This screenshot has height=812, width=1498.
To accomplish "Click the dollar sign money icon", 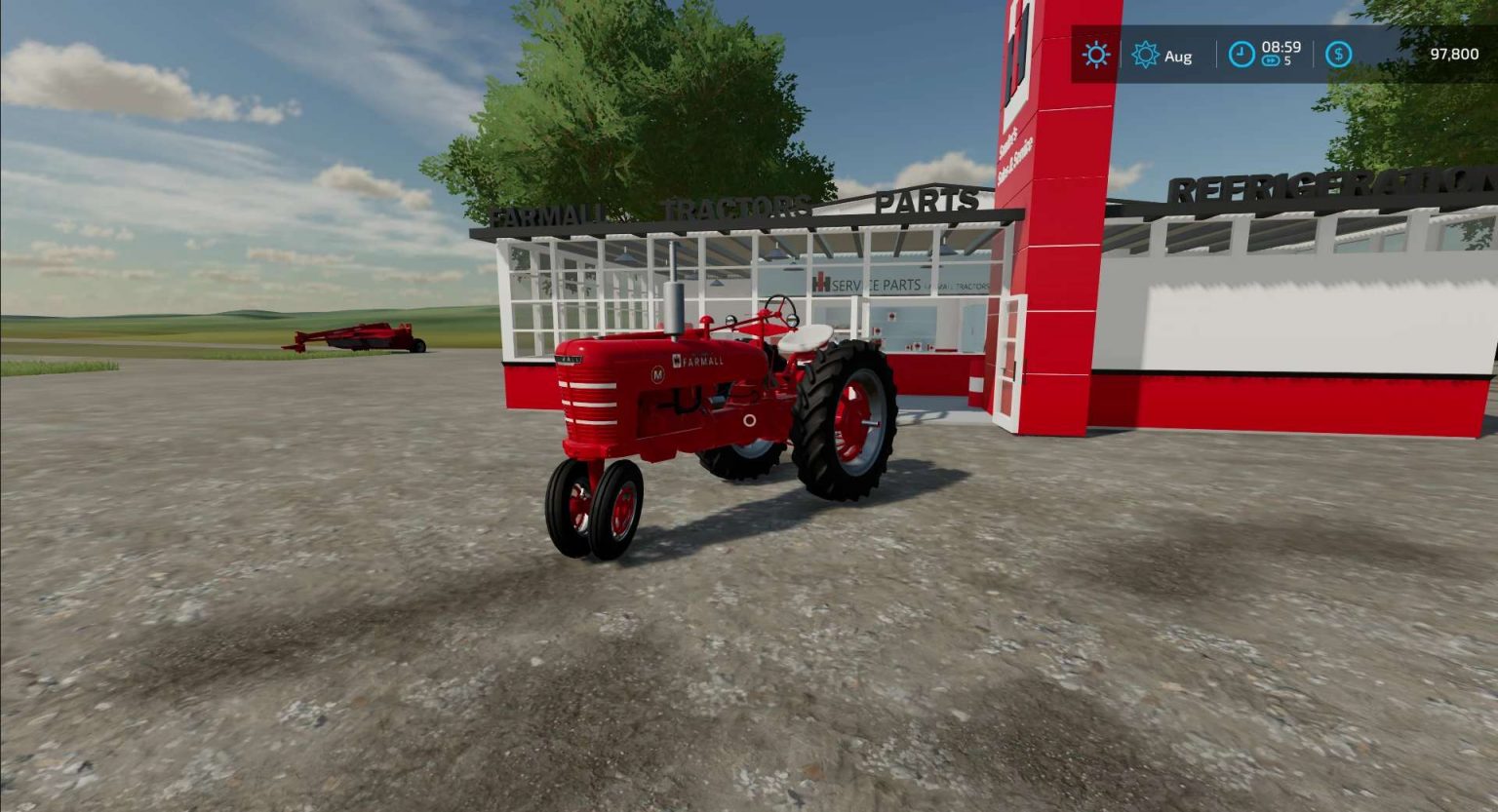I will point(1338,56).
